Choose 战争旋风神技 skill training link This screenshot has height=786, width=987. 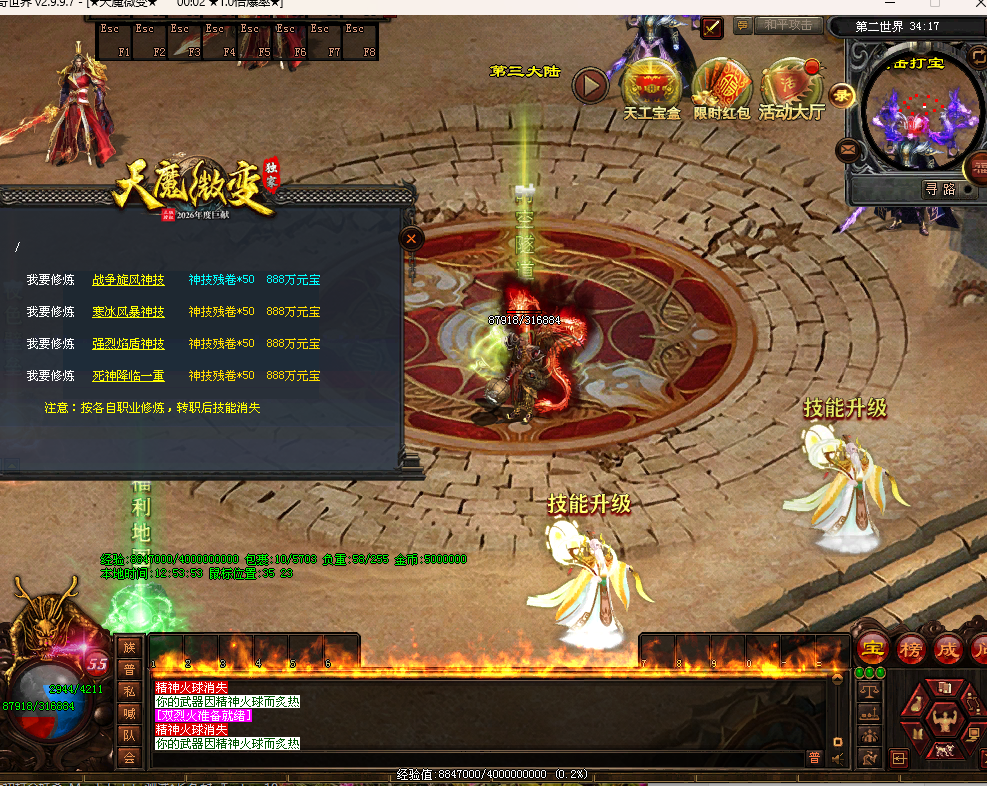coord(128,280)
